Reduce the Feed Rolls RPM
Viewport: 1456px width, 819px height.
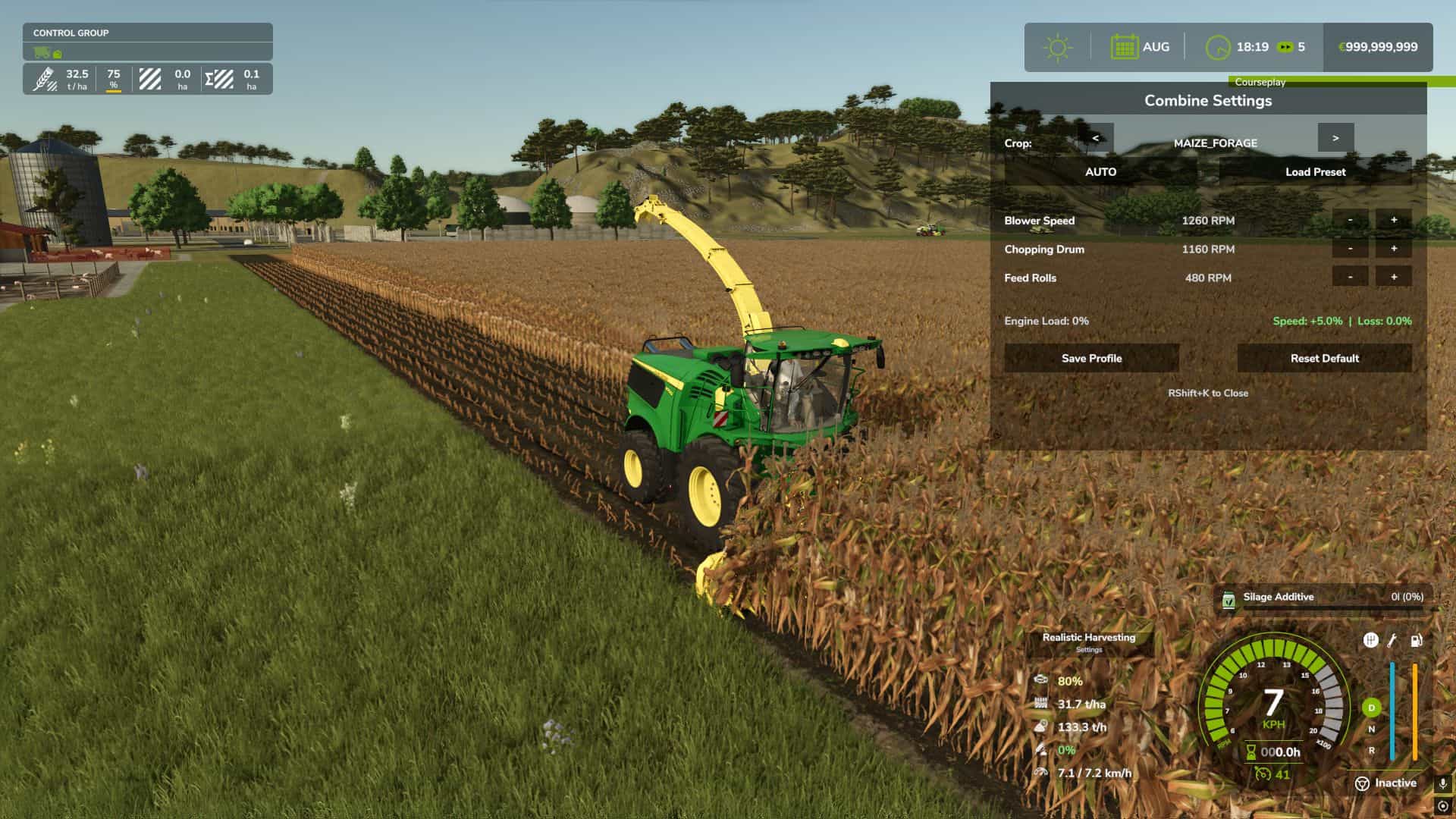point(1350,278)
